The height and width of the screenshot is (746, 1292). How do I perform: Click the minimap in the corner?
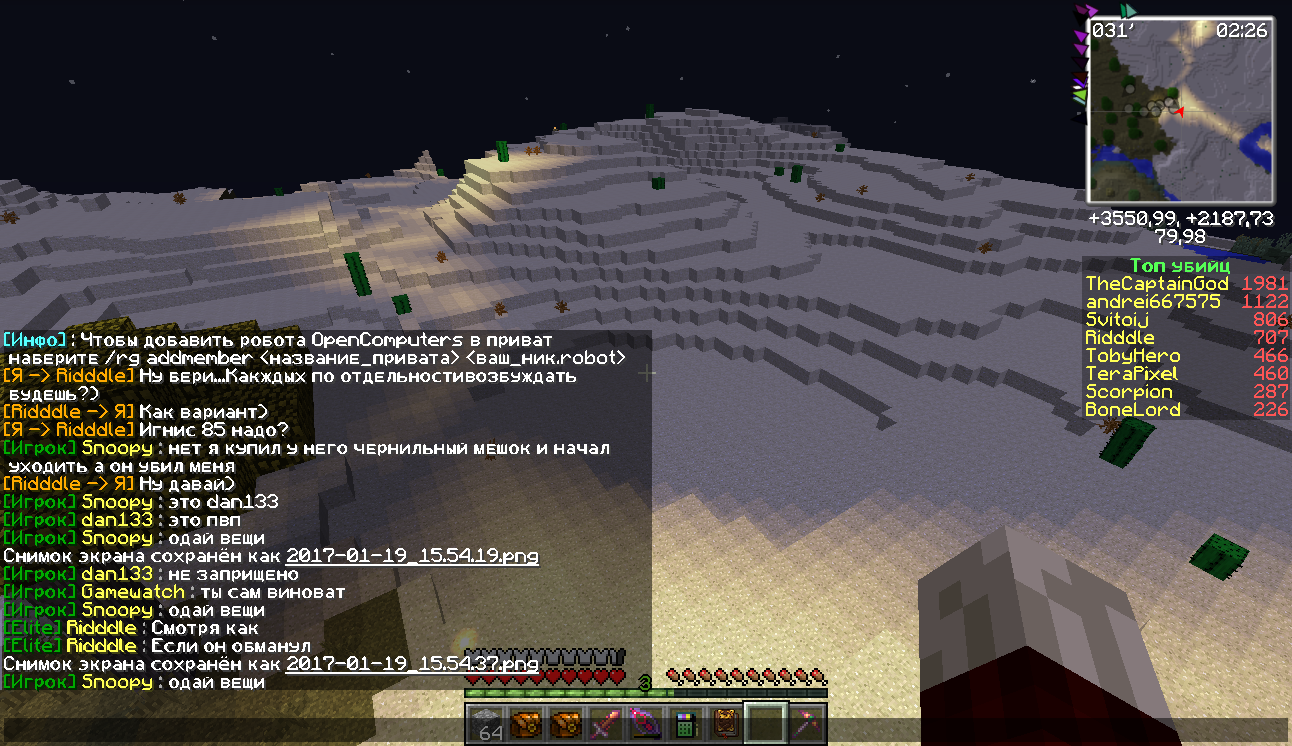tap(1180, 111)
